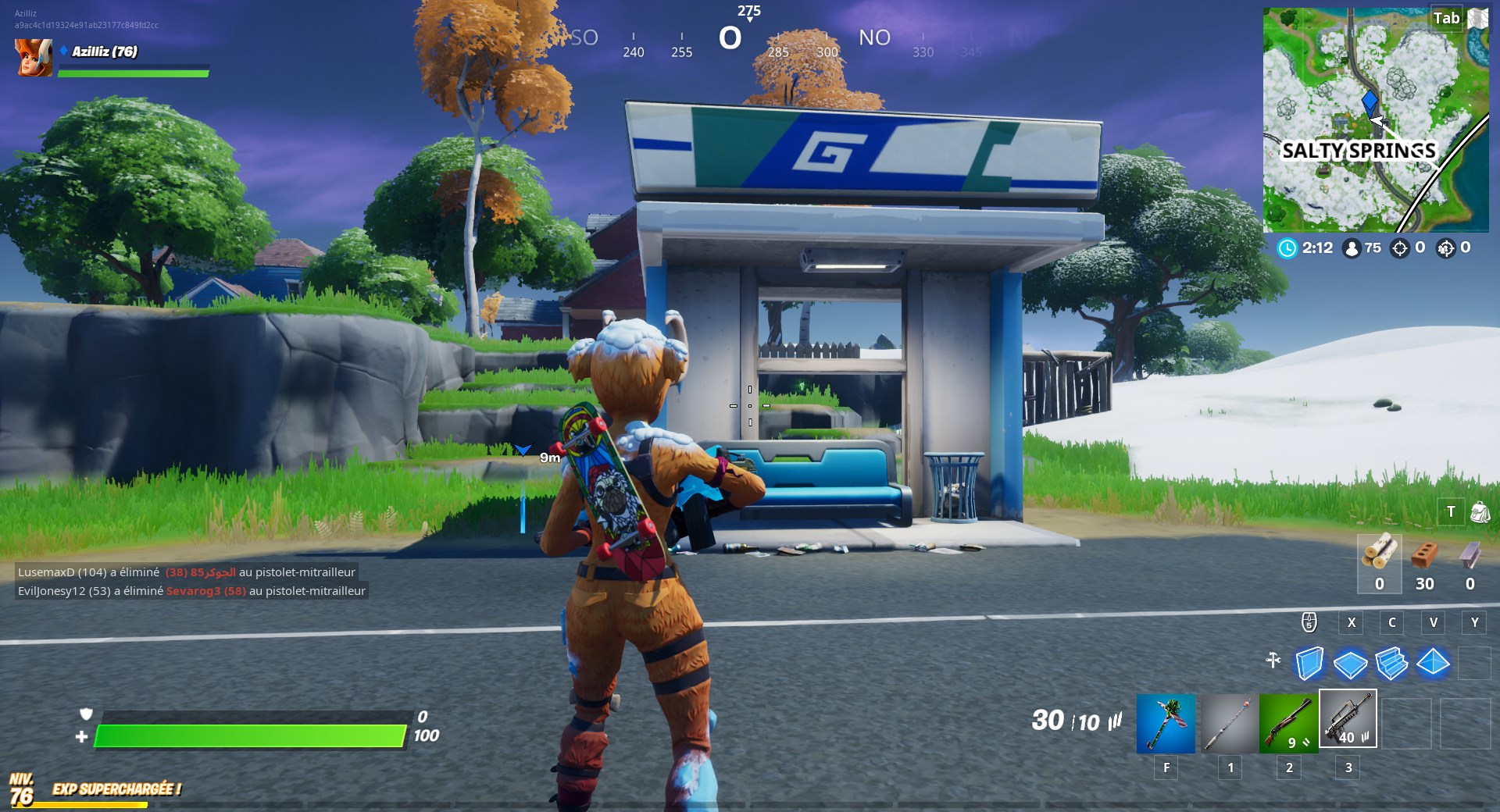The width and height of the screenshot is (1500, 812).
Task: Toggle the backpack icon beside the T key
Action: point(1479,511)
